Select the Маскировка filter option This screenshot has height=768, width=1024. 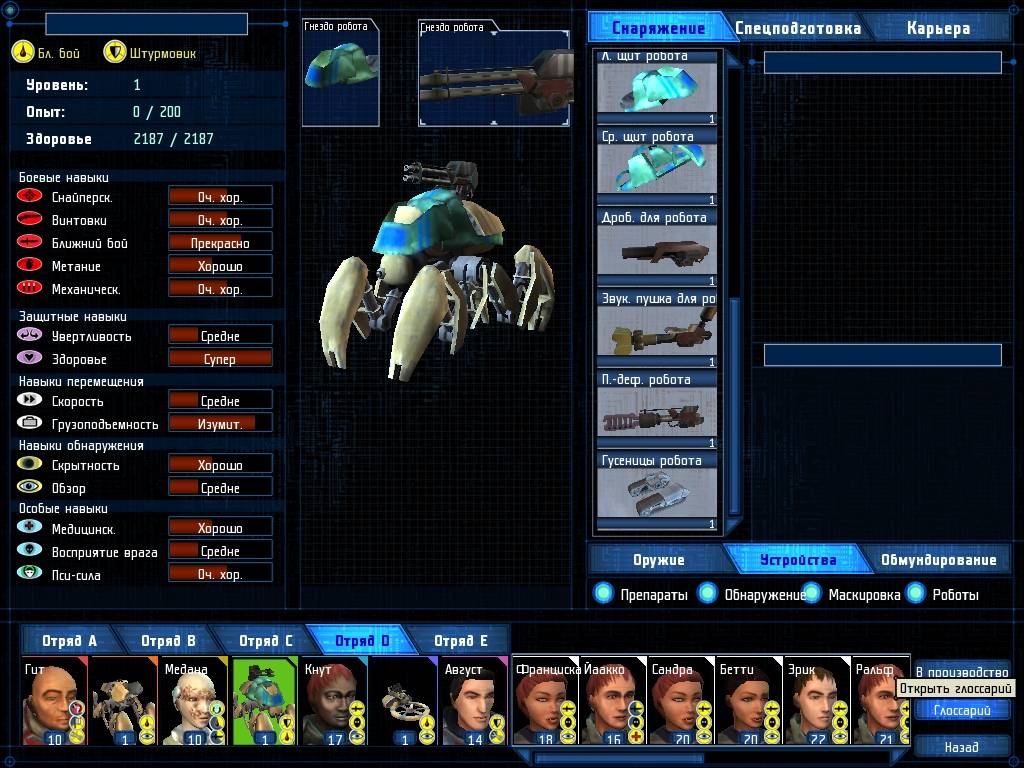(812, 594)
